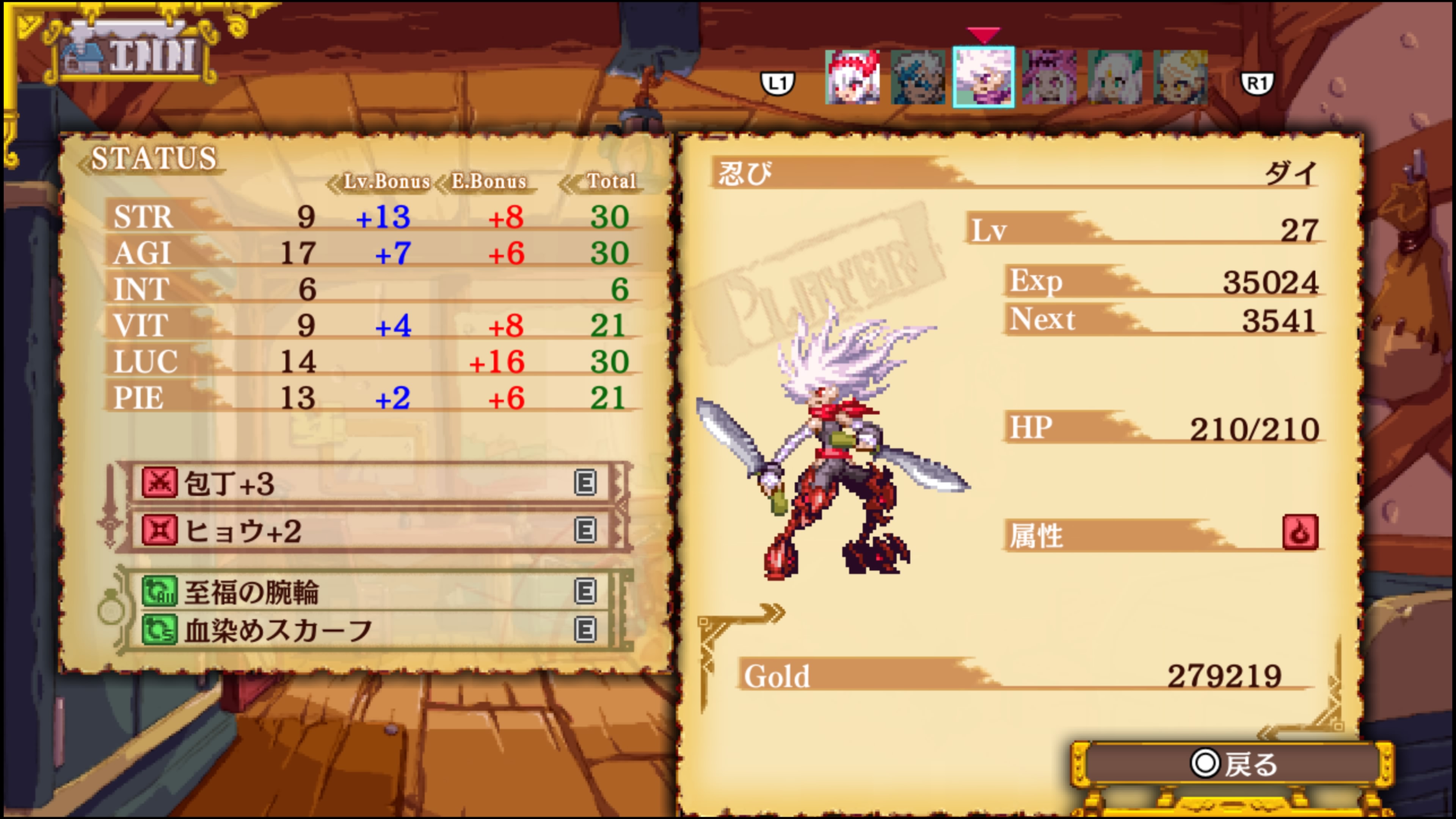Click the 戻る back button
The image size is (1456, 819).
(1232, 764)
